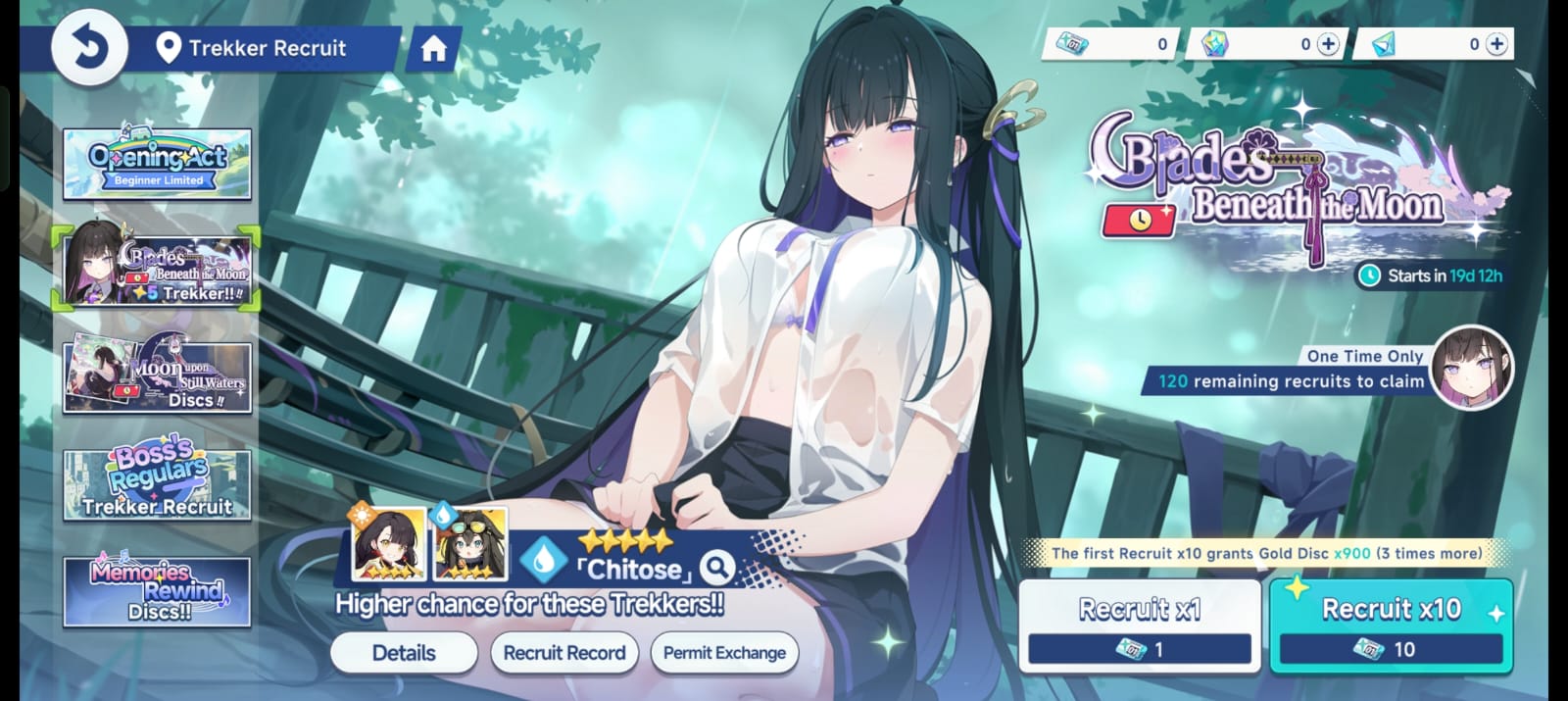The height and width of the screenshot is (701, 1568).
Task: Perform a Recruit x10 pull
Action: pos(1391,626)
